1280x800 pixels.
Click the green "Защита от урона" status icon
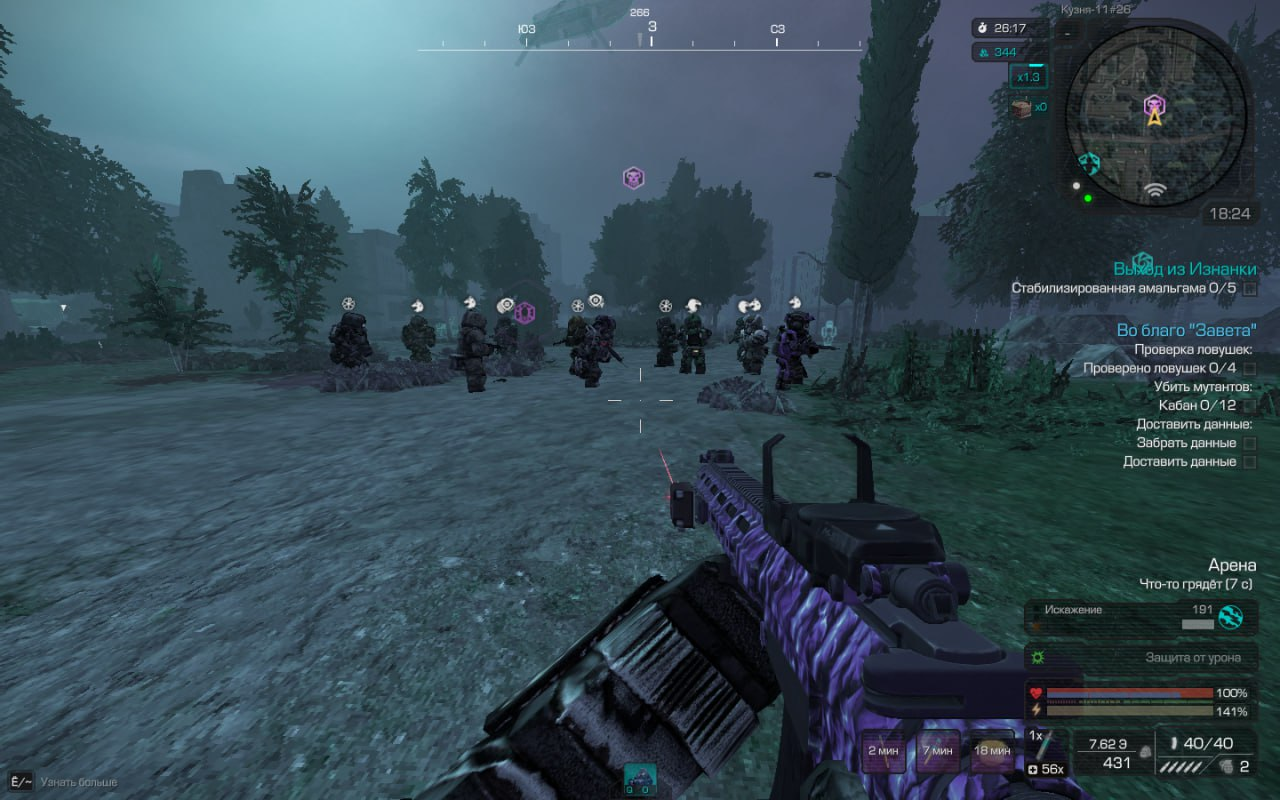(x=1036, y=657)
